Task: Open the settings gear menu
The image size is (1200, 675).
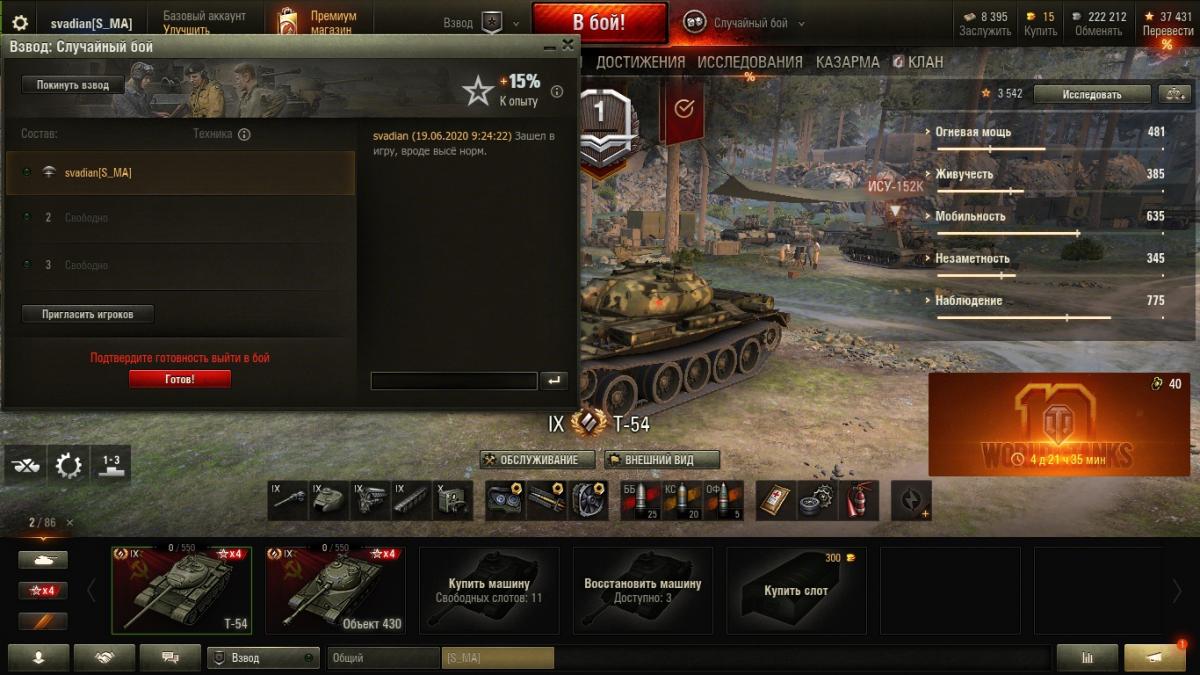Action: tap(20, 23)
